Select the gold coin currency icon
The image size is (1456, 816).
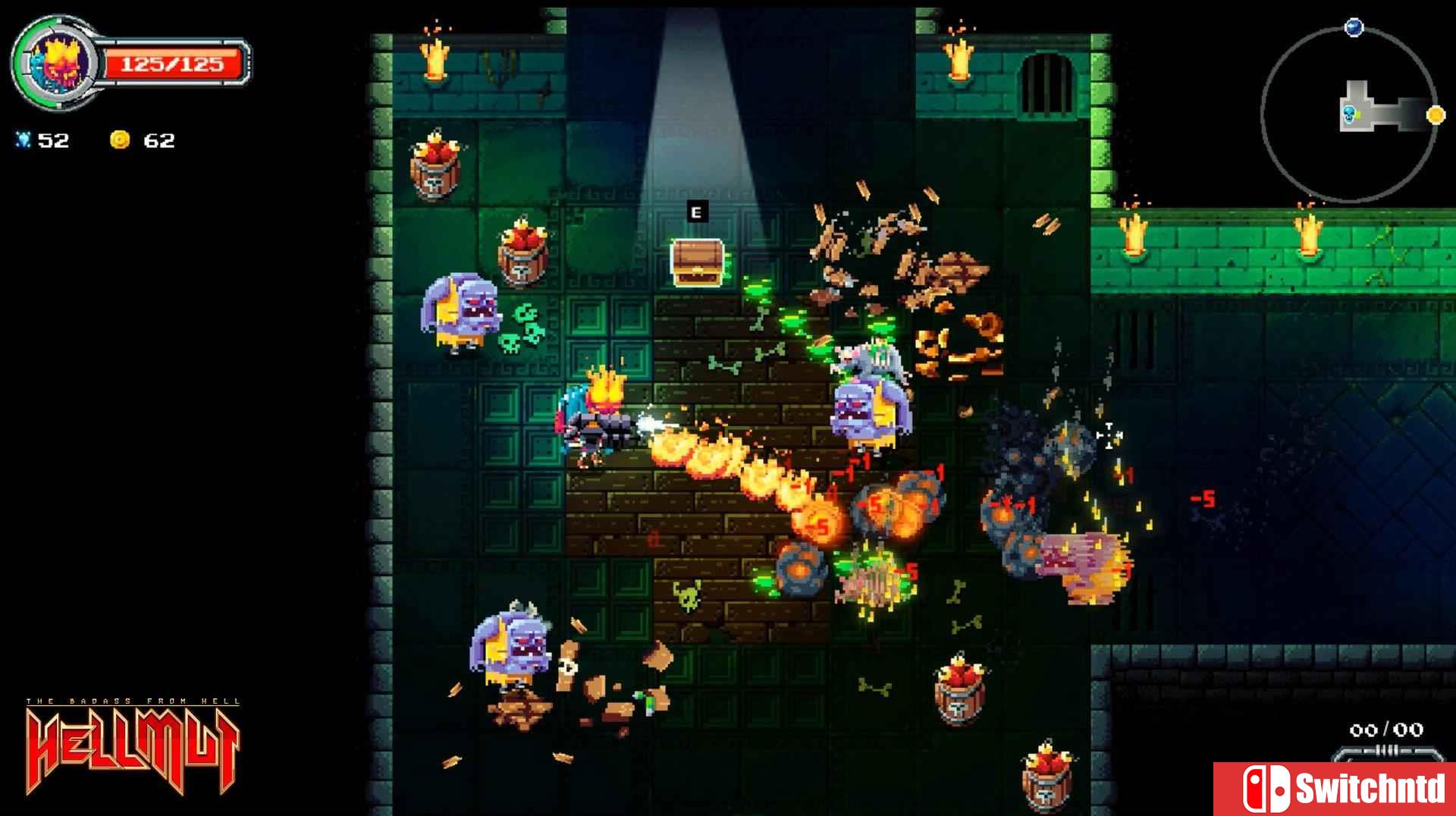tap(120, 140)
